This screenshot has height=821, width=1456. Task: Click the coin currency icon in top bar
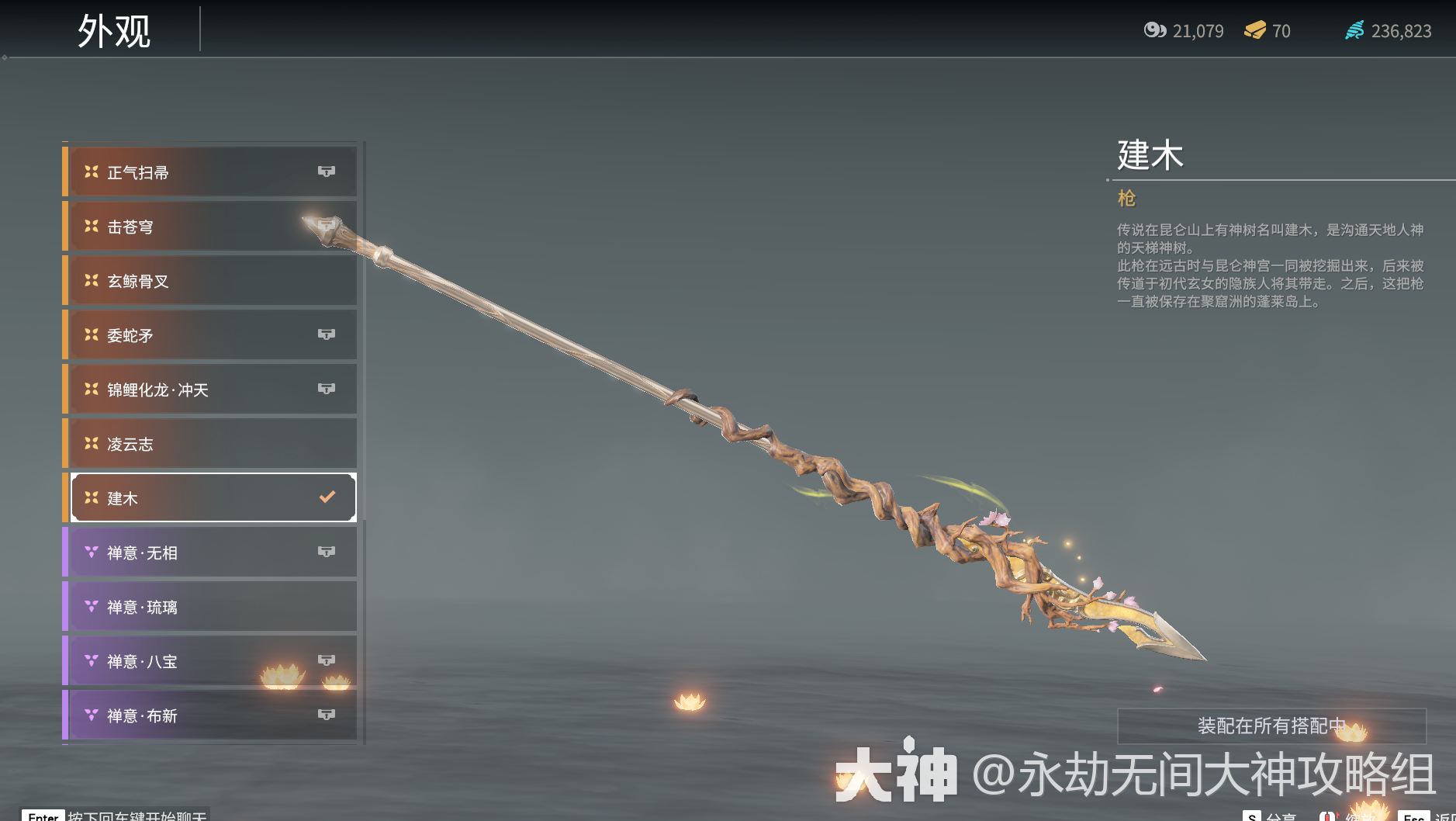(1155, 30)
